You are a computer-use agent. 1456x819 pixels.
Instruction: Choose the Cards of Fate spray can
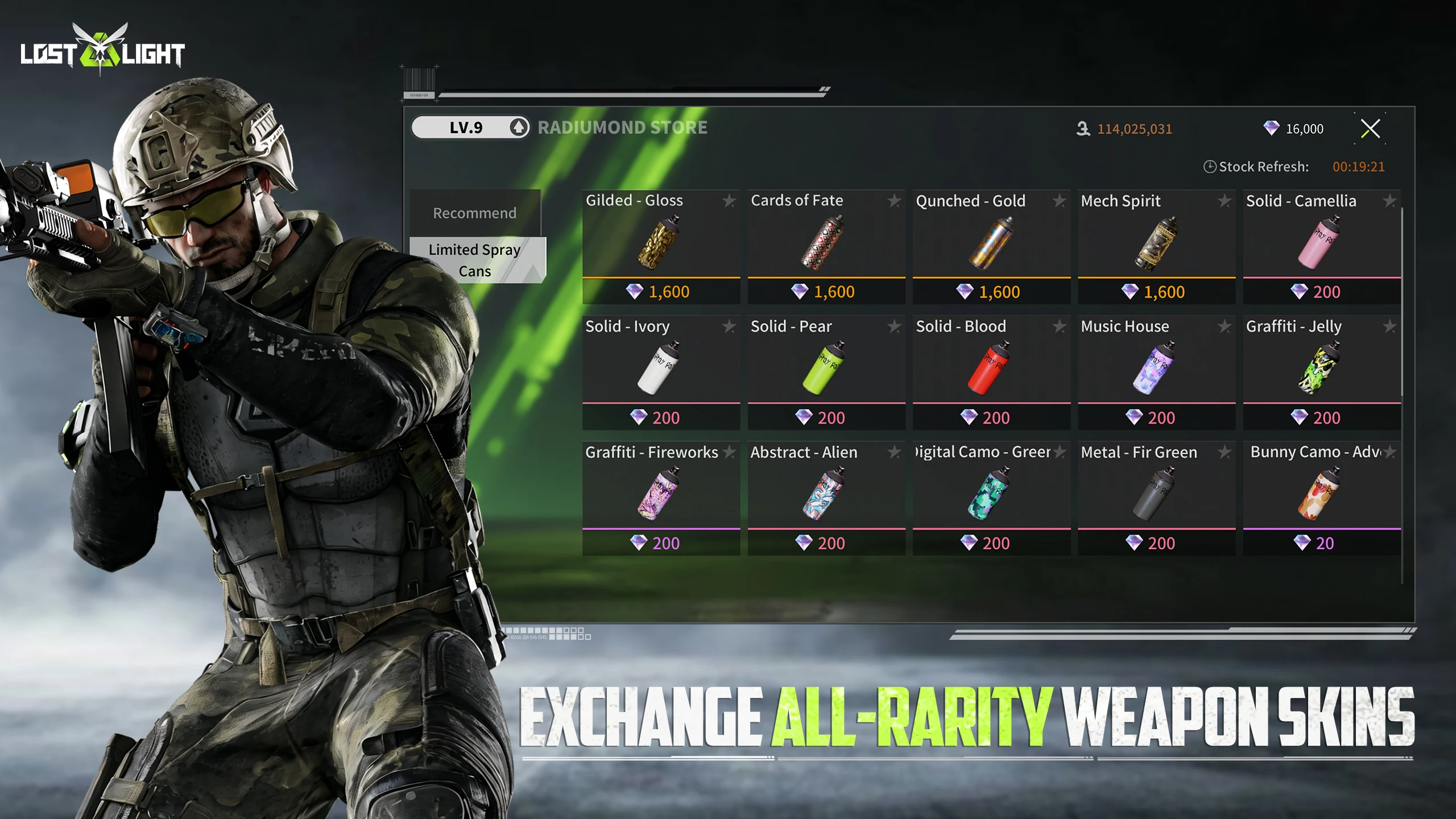(x=825, y=243)
